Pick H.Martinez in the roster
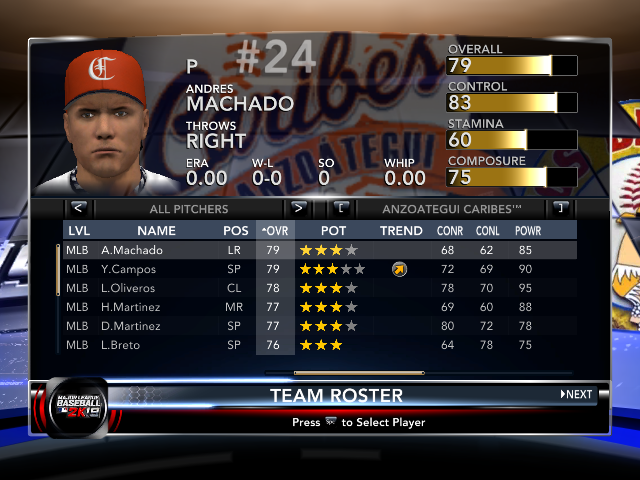This screenshot has height=480, width=640. pos(133,307)
